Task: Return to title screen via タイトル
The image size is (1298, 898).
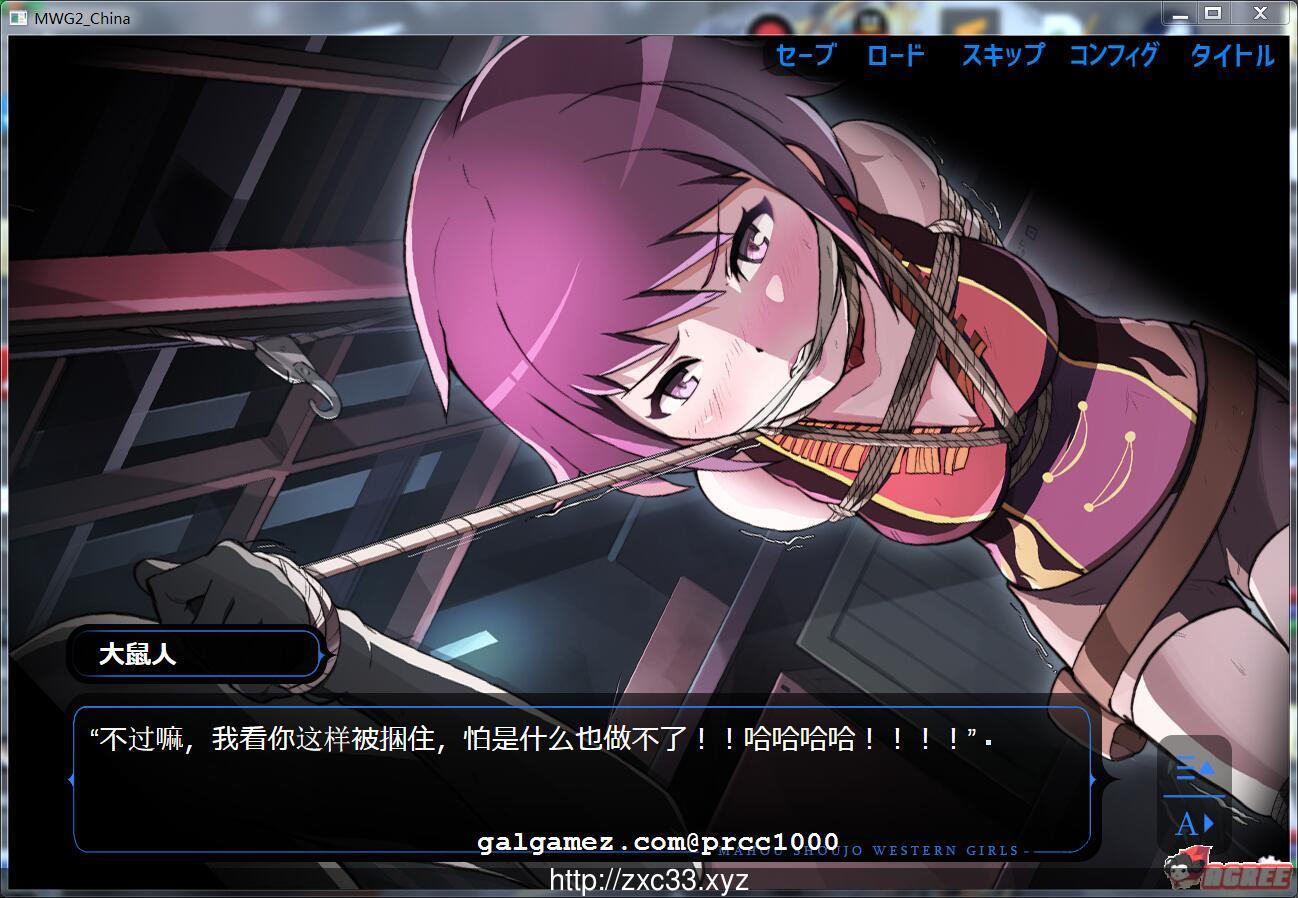Action: (x=1231, y=57)
